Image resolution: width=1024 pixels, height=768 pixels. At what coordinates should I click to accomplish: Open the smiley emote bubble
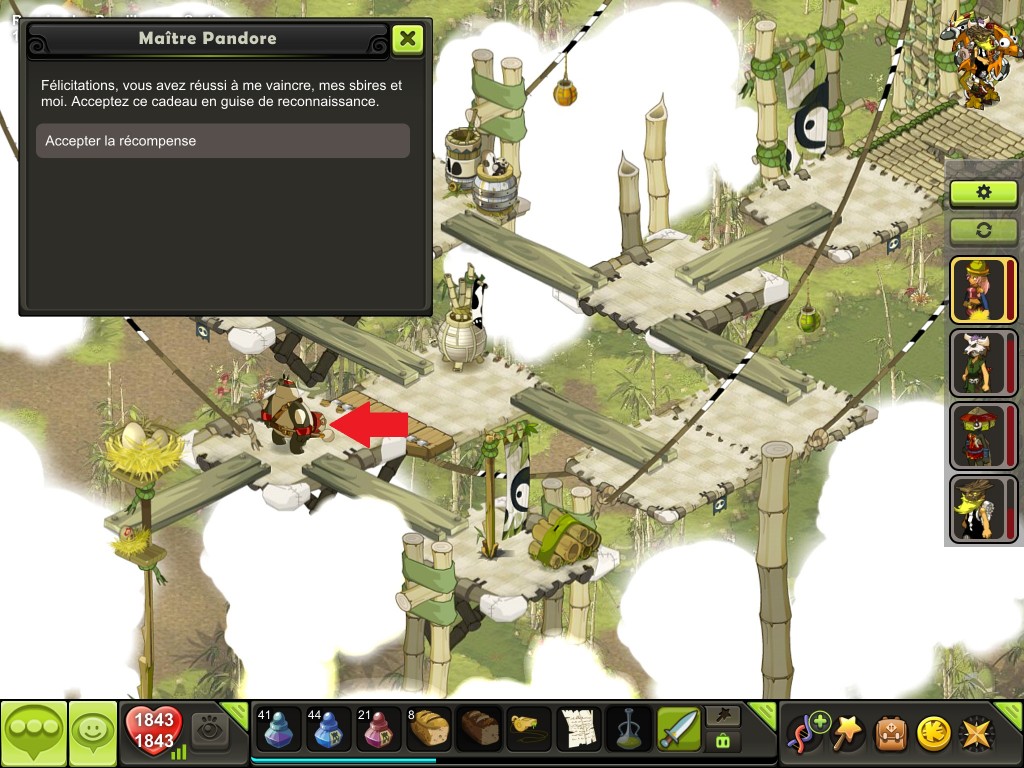click(x=92, y=734)
